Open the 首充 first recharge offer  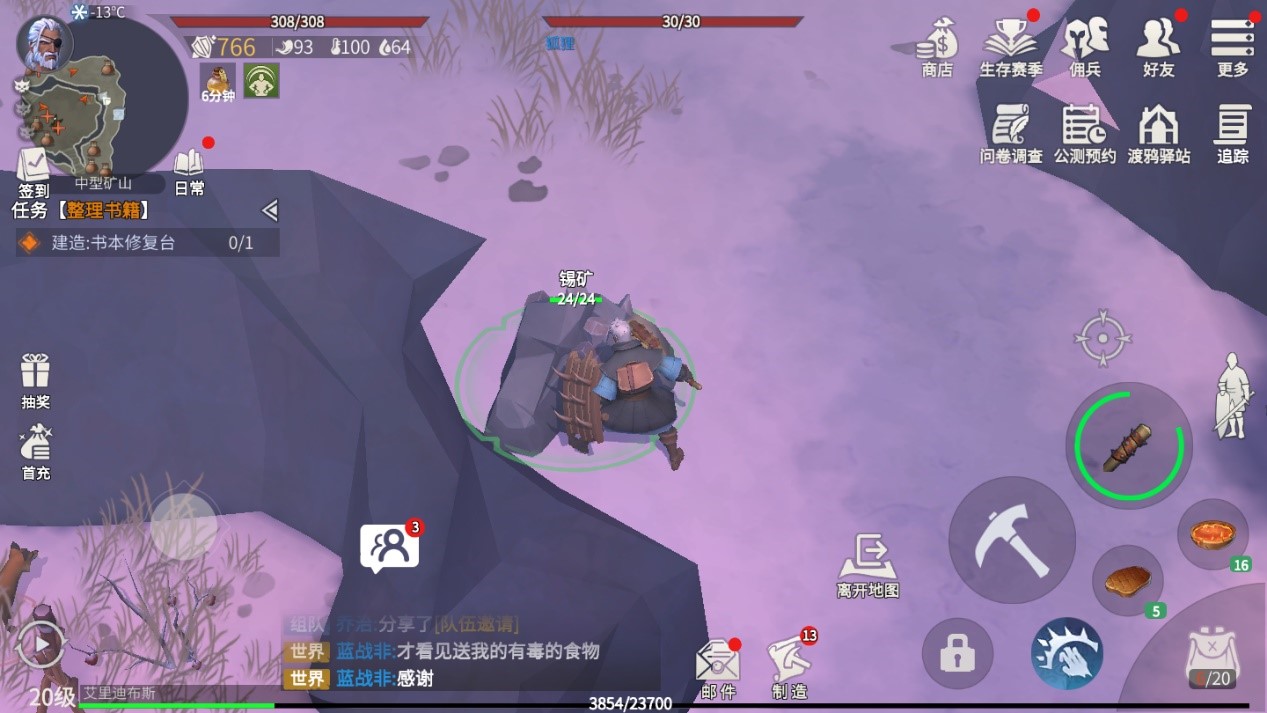[x=36, y=451]
